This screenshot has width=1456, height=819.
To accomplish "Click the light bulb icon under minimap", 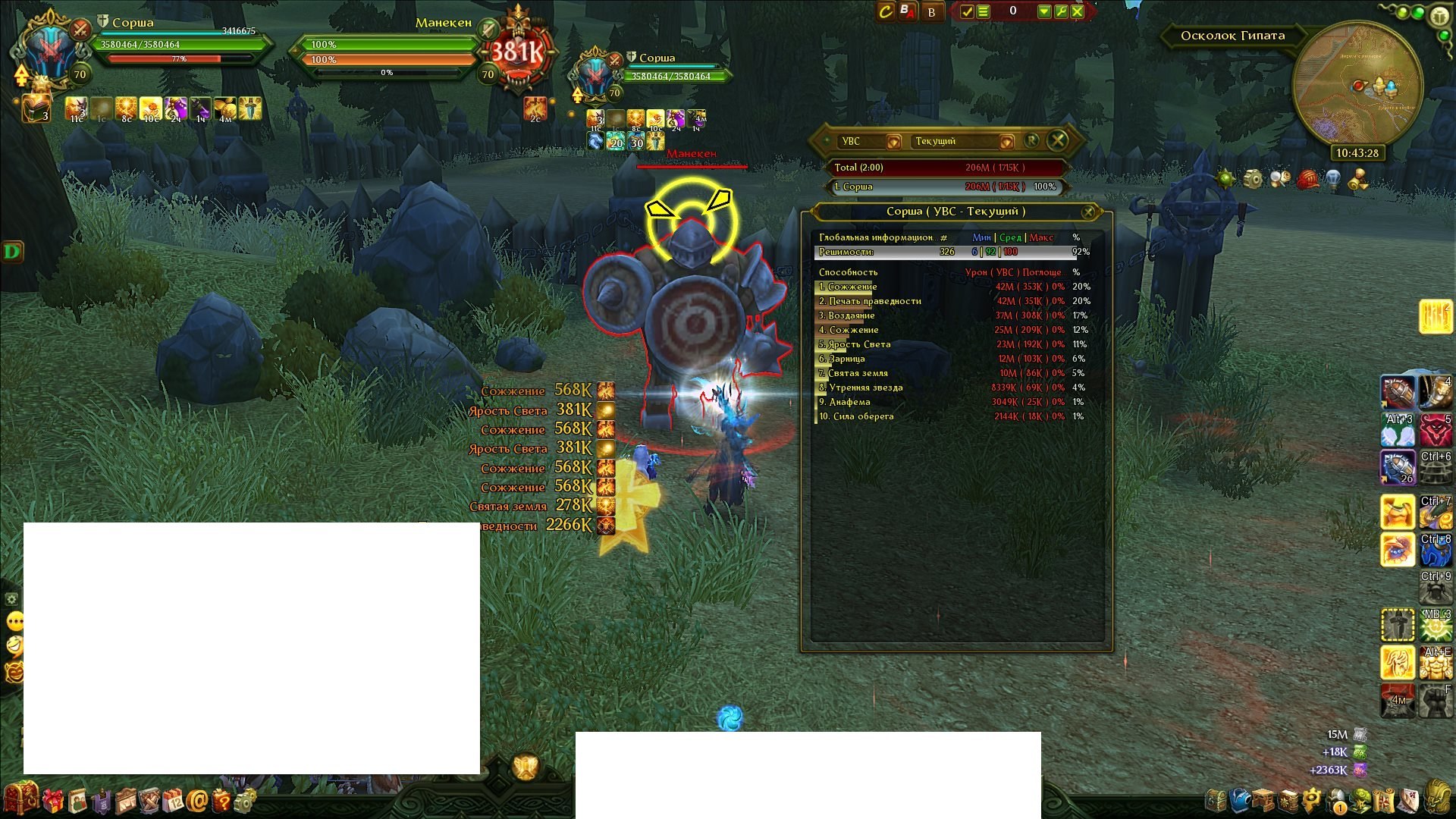I will [x=1332, y=180].
